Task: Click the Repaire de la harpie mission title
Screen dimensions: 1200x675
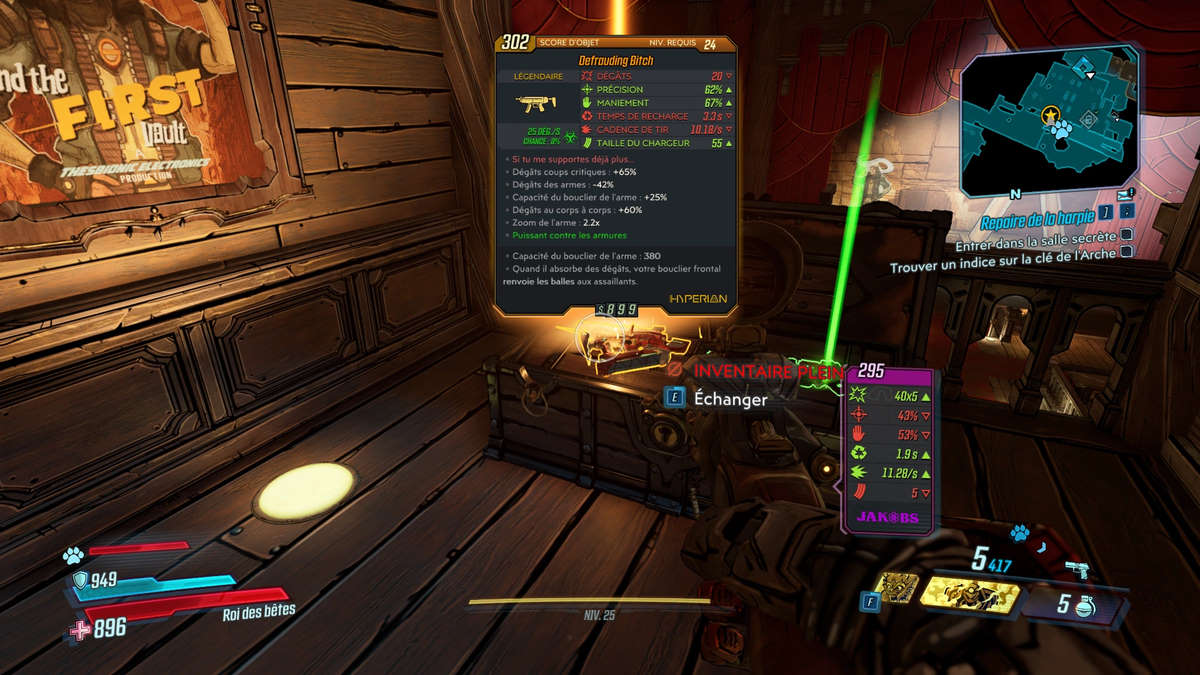Action: 1040,223
